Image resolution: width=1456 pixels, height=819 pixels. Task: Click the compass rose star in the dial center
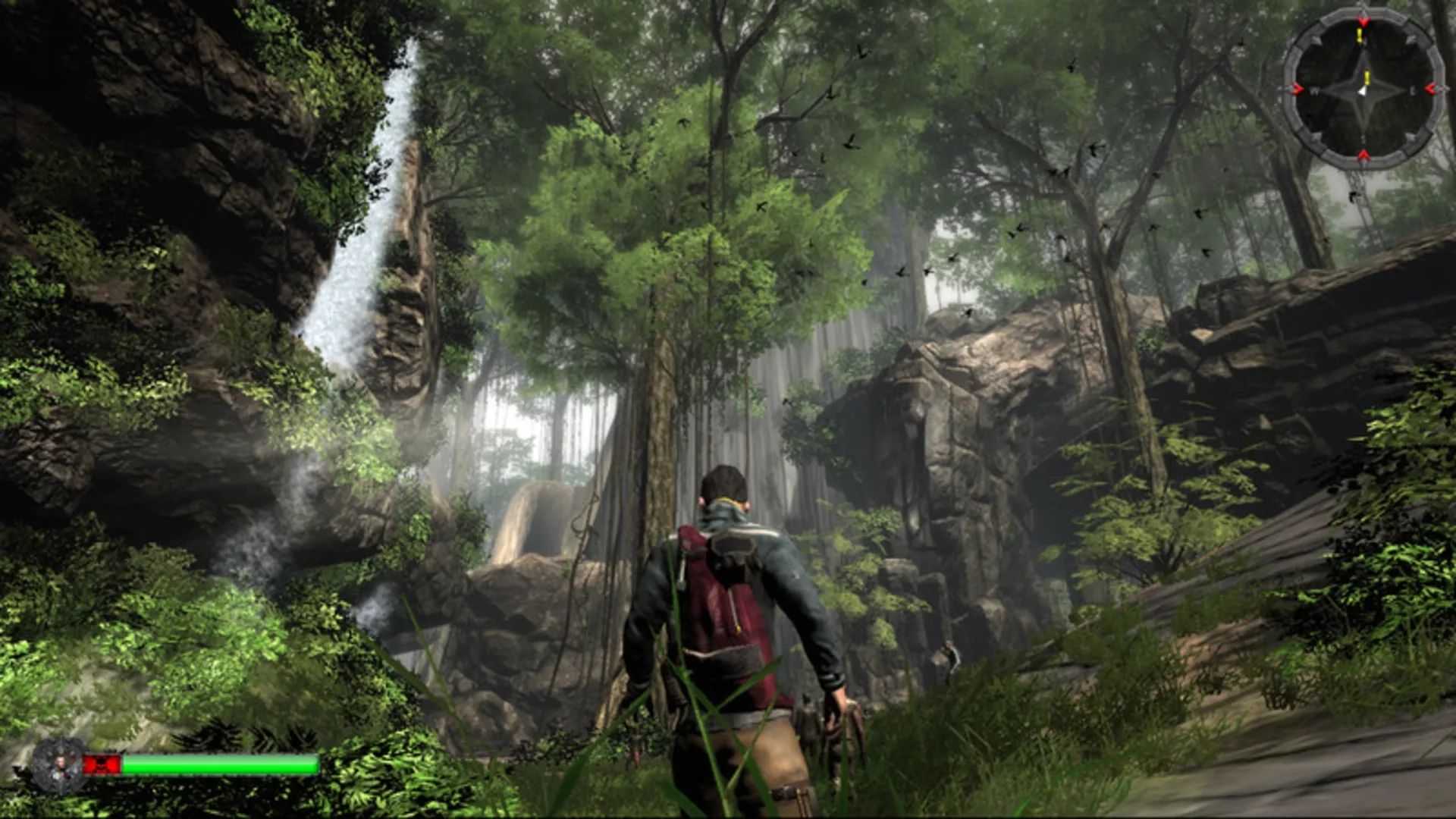[1365, 91]
